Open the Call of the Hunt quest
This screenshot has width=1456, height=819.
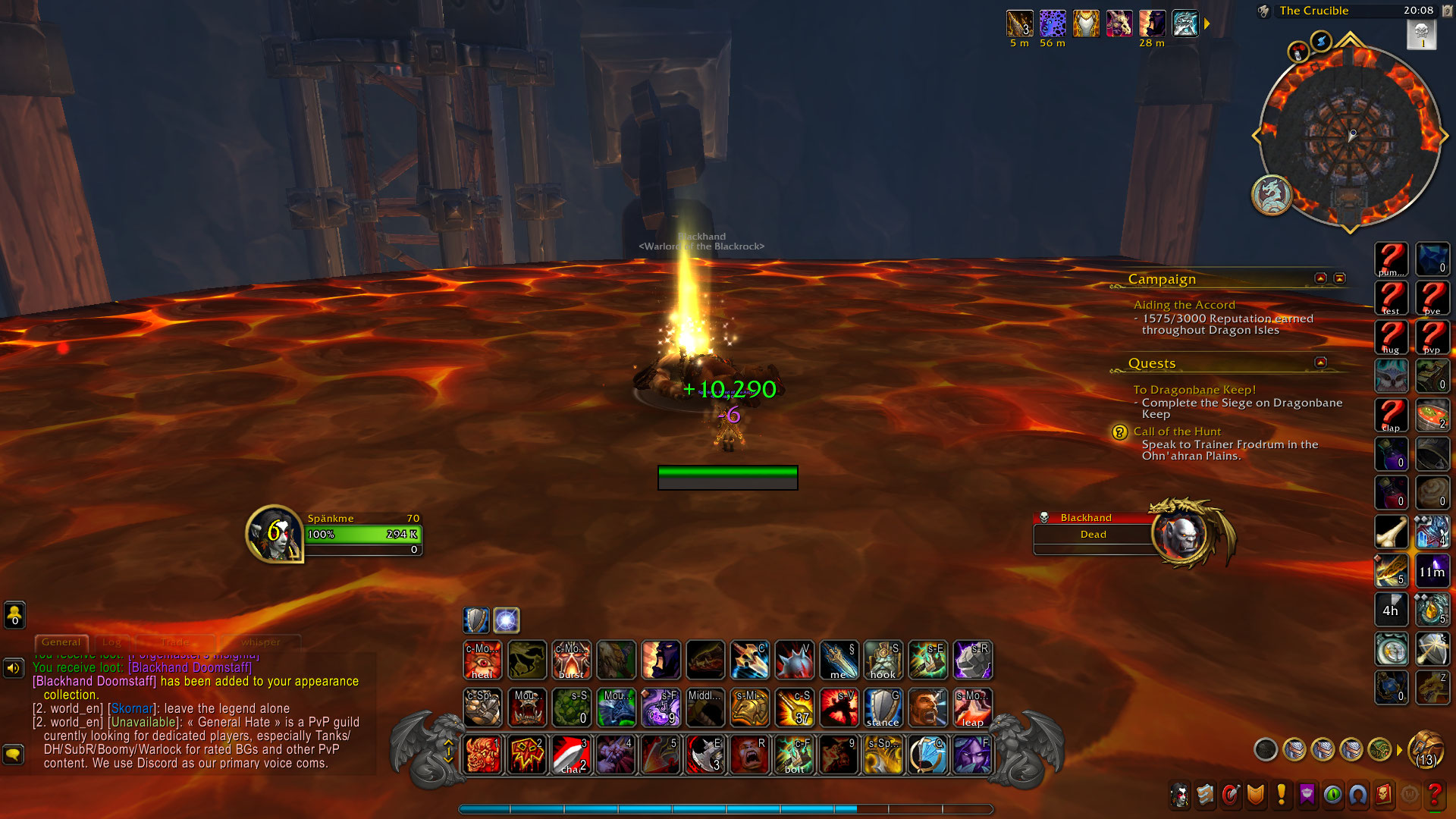click(x=1177, y=431)
